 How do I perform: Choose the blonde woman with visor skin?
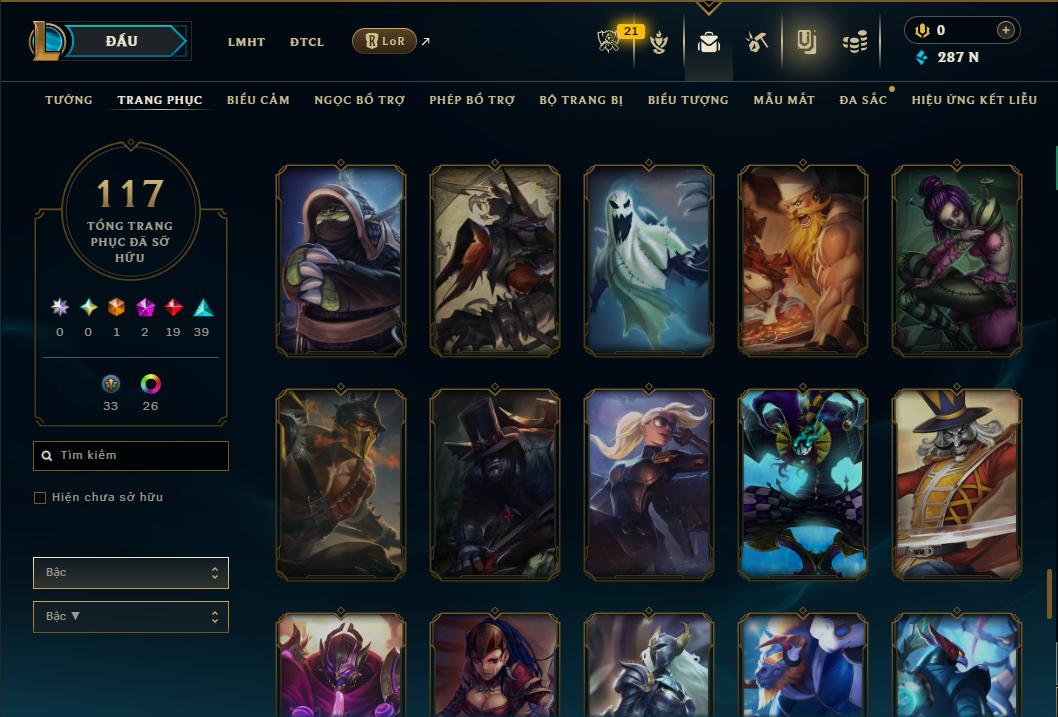[x=648, y=485]
